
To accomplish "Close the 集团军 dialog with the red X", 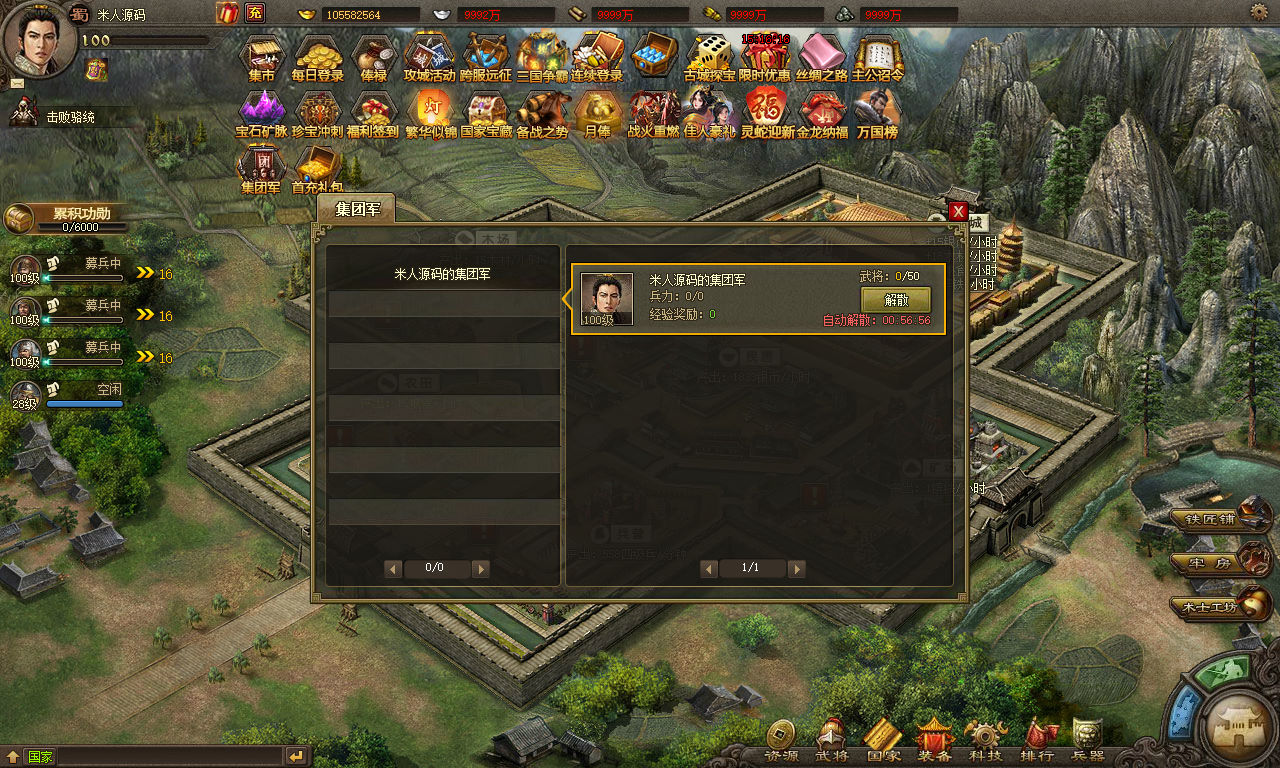I will [958, 211].
